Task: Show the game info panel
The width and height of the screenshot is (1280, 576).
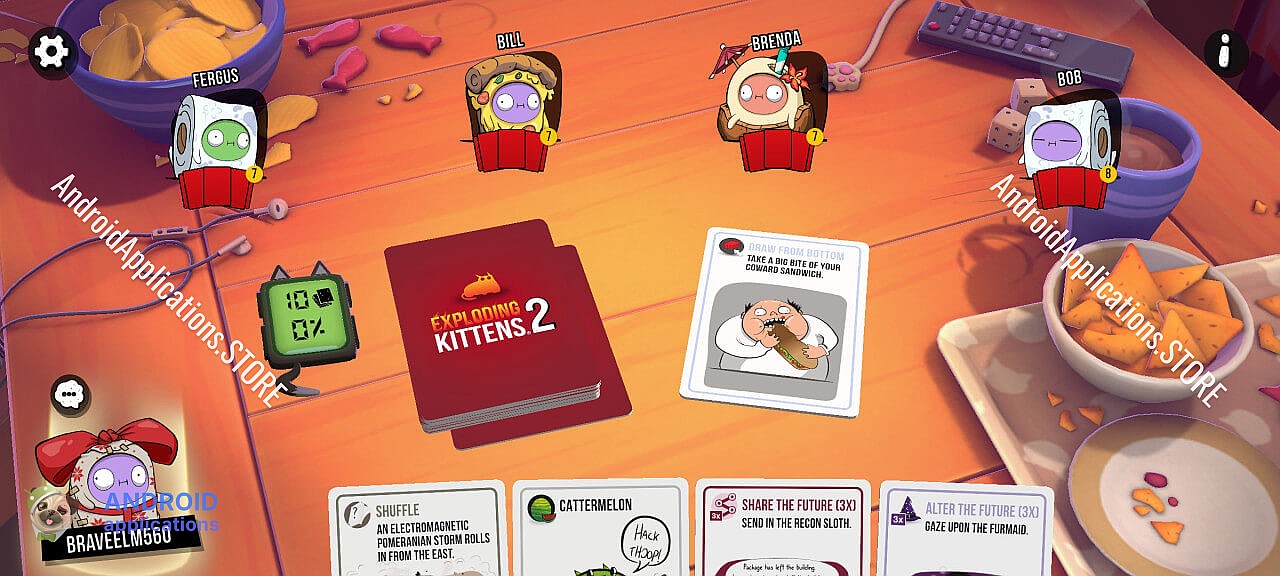Action: click(1225, 52)
